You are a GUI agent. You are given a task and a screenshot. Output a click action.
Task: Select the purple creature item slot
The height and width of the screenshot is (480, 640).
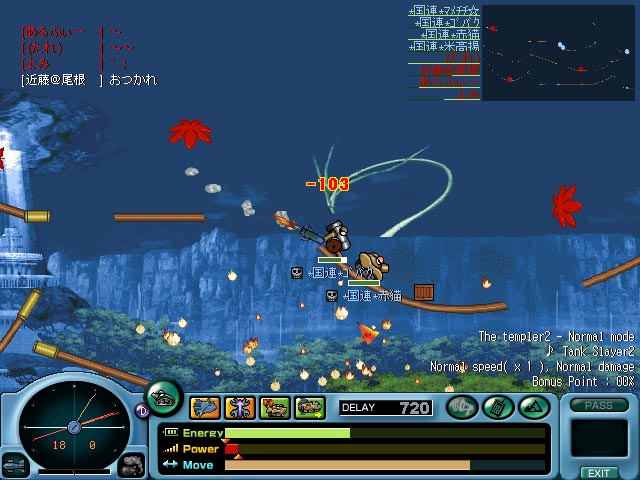(x=240, y=407)
